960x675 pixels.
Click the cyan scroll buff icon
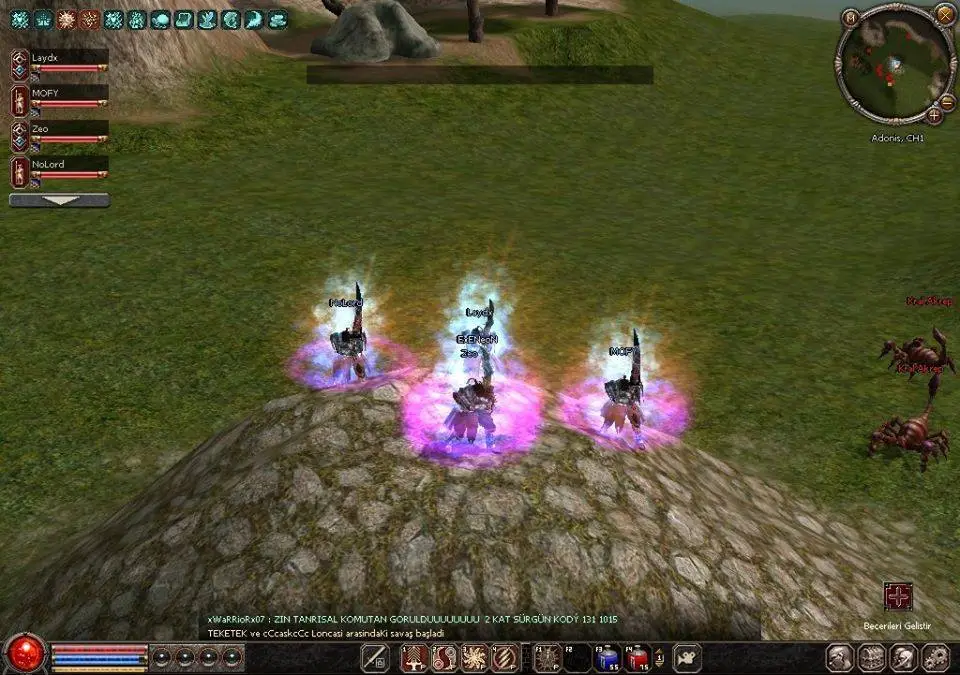tap(183, 19)
